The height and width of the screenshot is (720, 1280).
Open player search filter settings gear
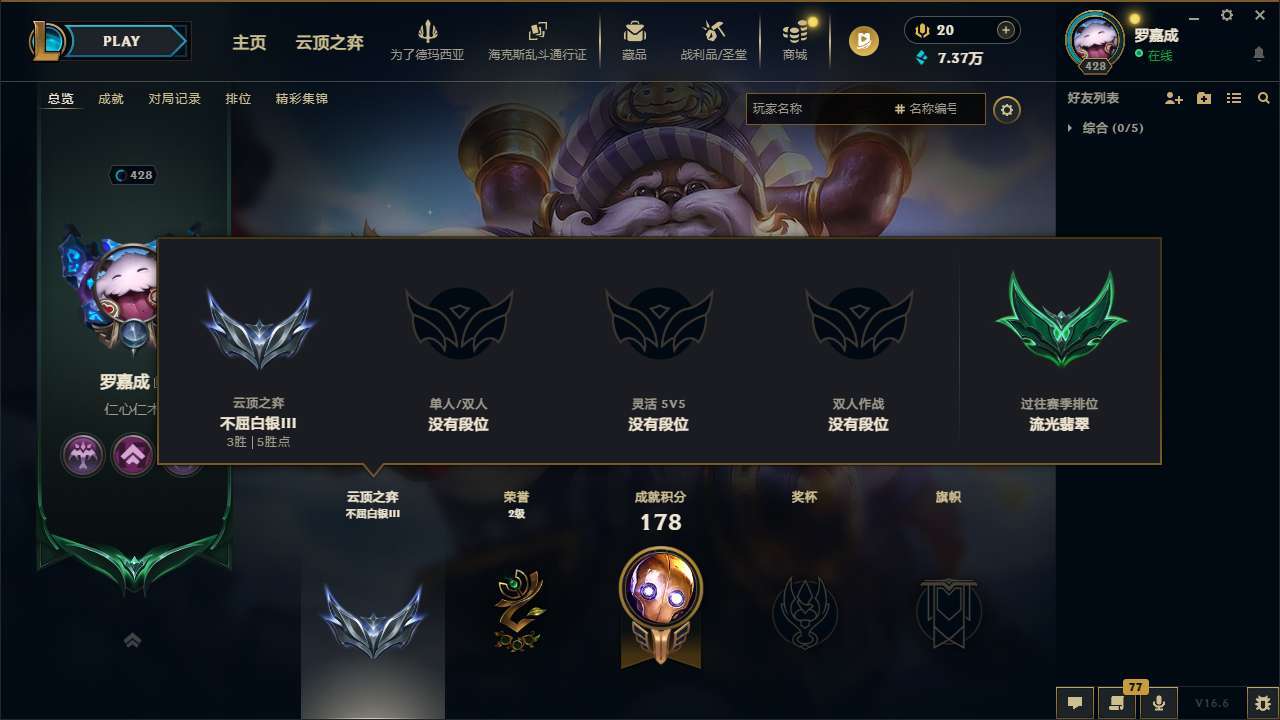[1008, 110]
